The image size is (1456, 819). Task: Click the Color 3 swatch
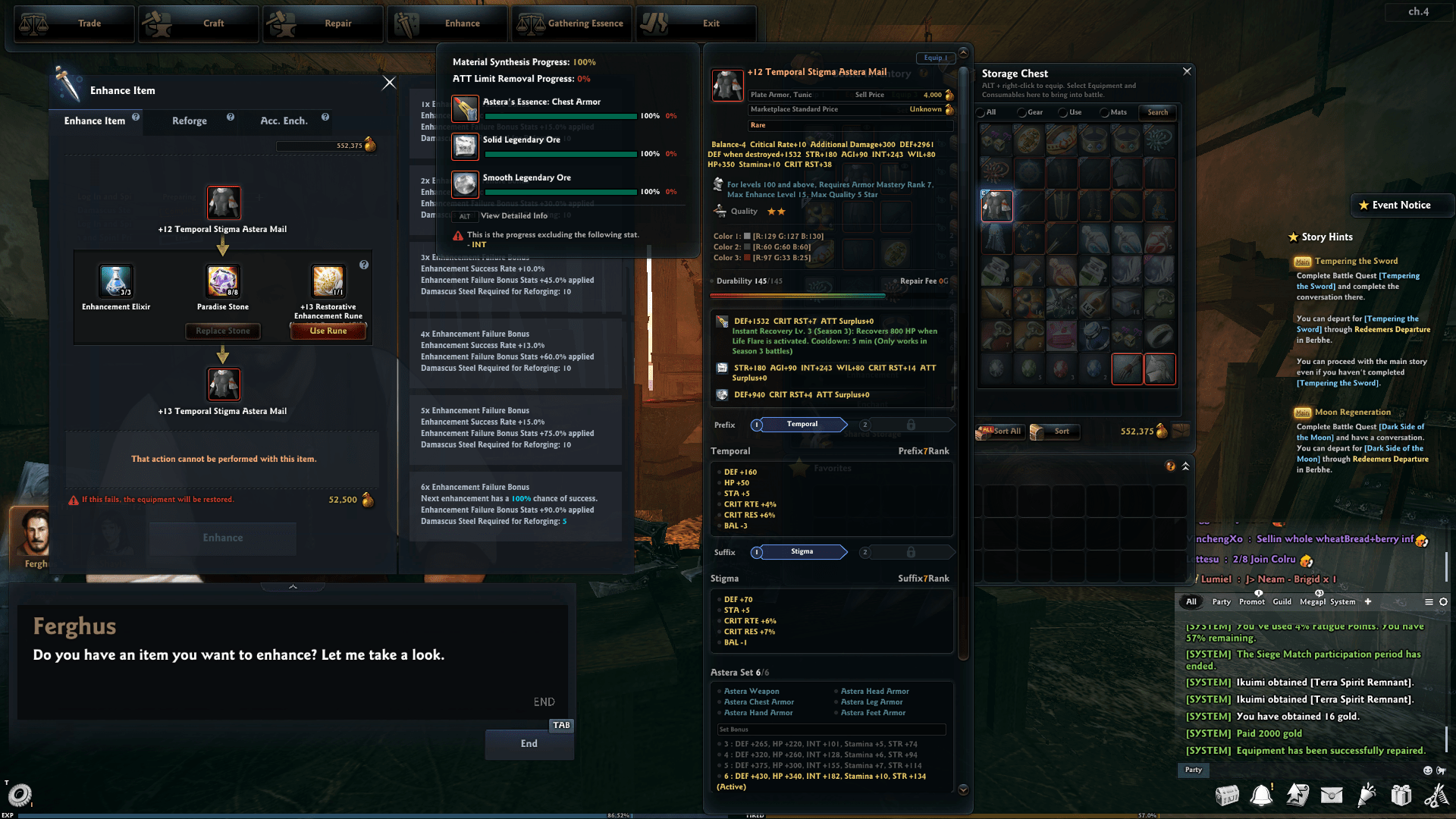pos(746,258)
